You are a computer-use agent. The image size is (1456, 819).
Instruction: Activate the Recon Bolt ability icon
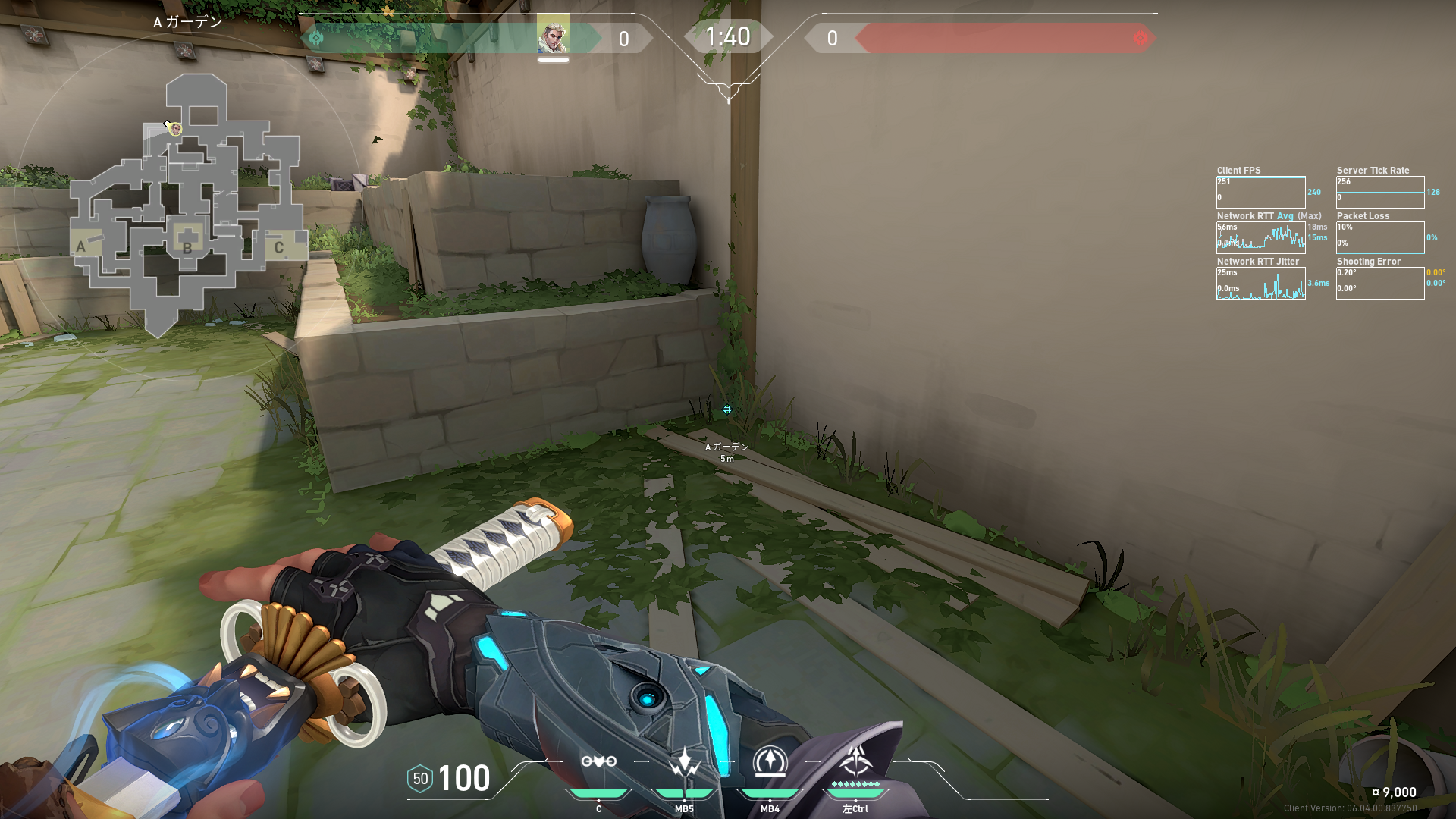point(770,762)
